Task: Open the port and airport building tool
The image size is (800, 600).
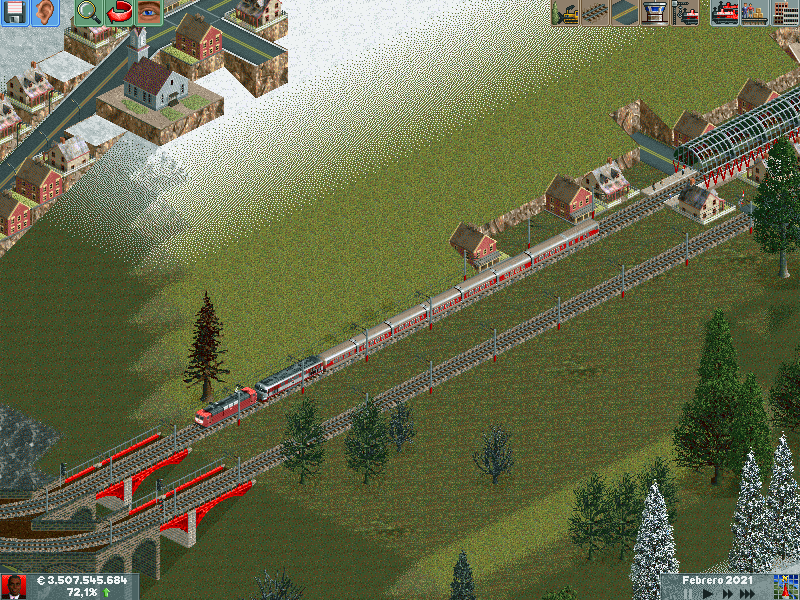Action: pyautogui.click(x=655, y=12)
